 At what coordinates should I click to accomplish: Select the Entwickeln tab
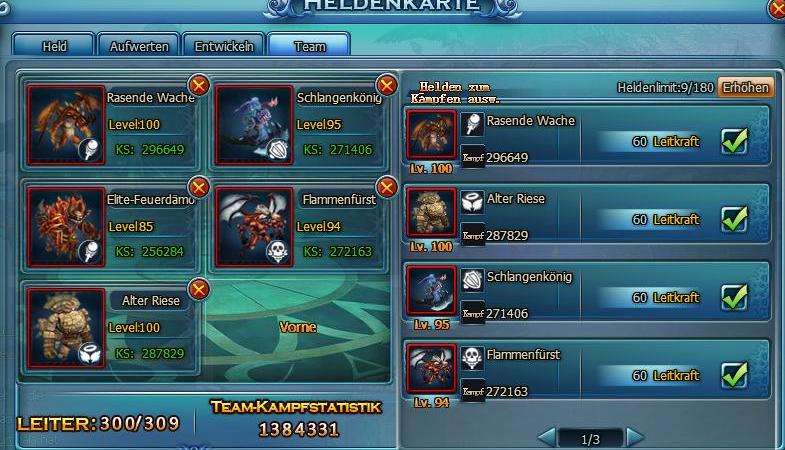[x=225, y=46]
